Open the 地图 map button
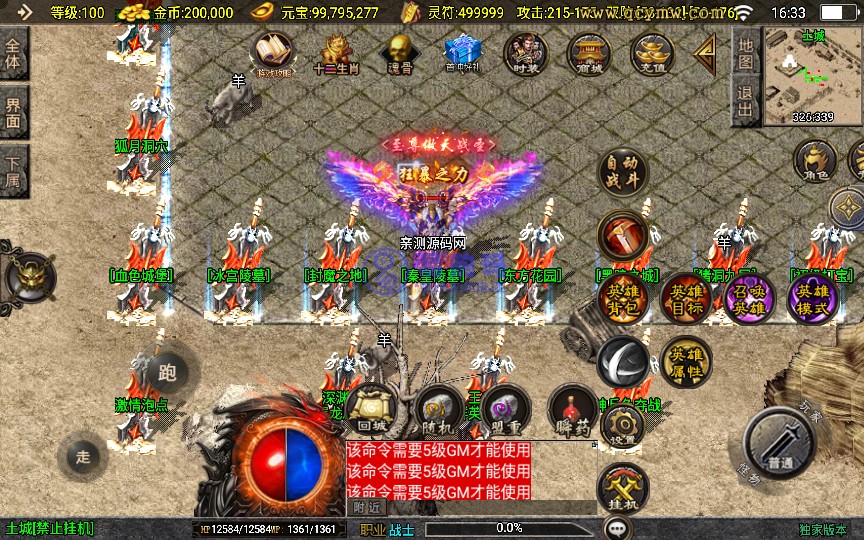The width and height of the screenshot is (864, 540). click(x=744, y=52)
